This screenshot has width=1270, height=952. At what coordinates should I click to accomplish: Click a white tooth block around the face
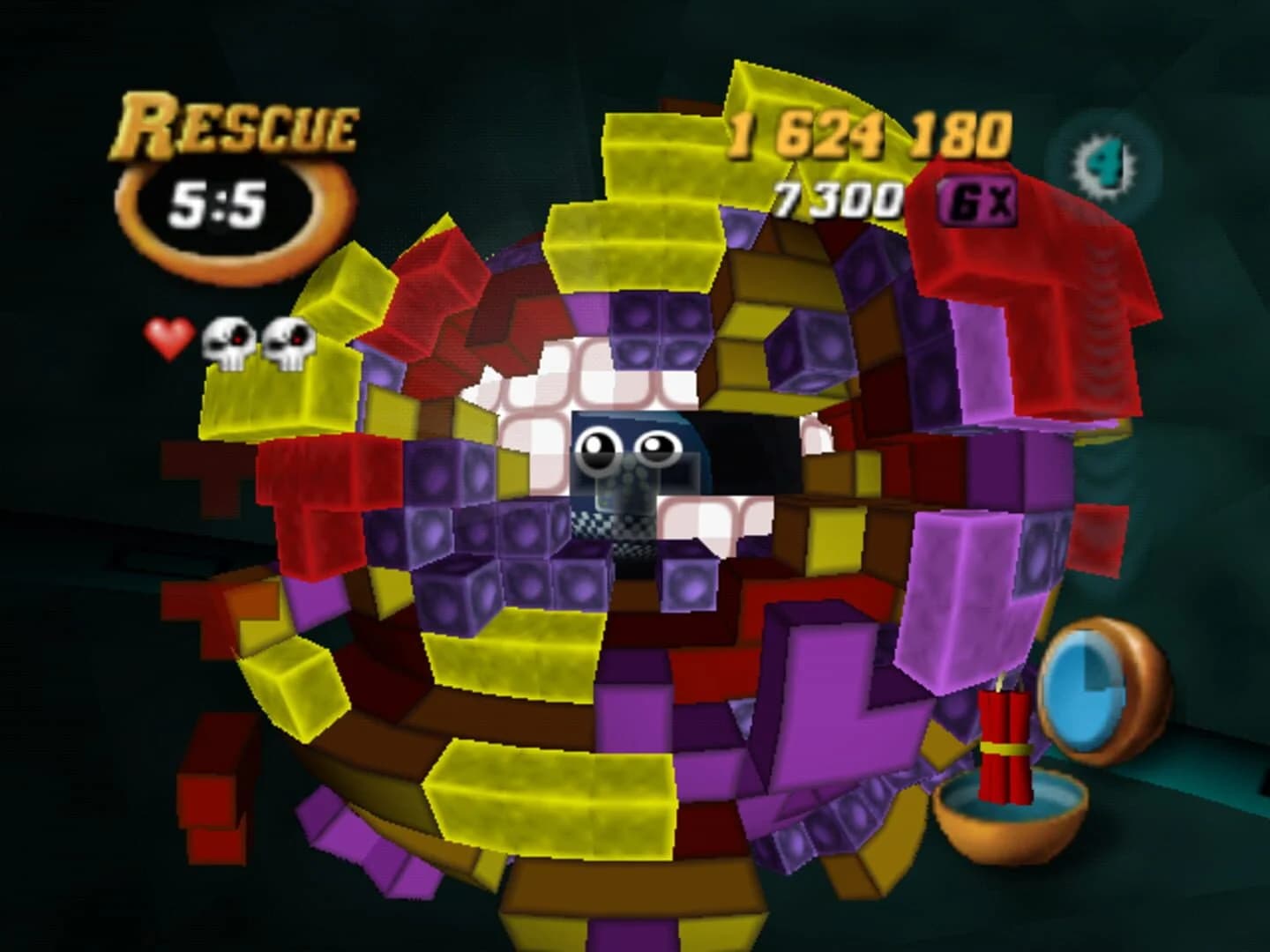coord(556,388)
